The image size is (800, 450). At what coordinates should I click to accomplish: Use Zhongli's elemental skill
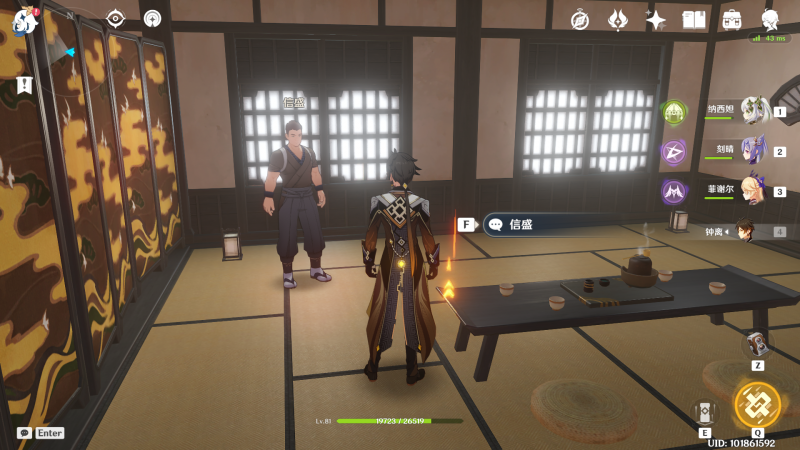[704, 411]
